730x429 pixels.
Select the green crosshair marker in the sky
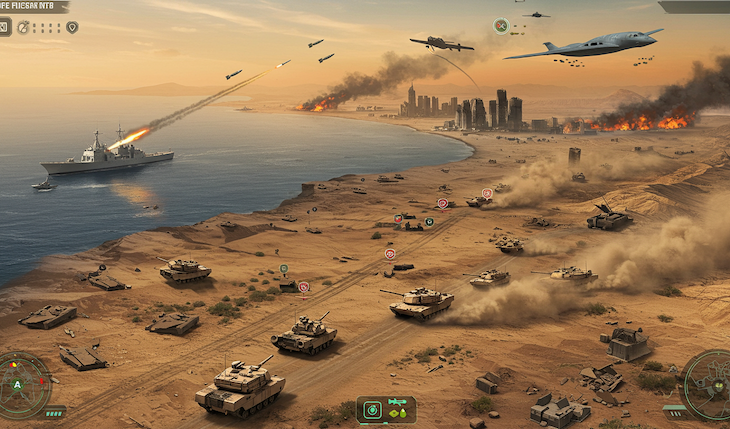[x=500, y=26]
